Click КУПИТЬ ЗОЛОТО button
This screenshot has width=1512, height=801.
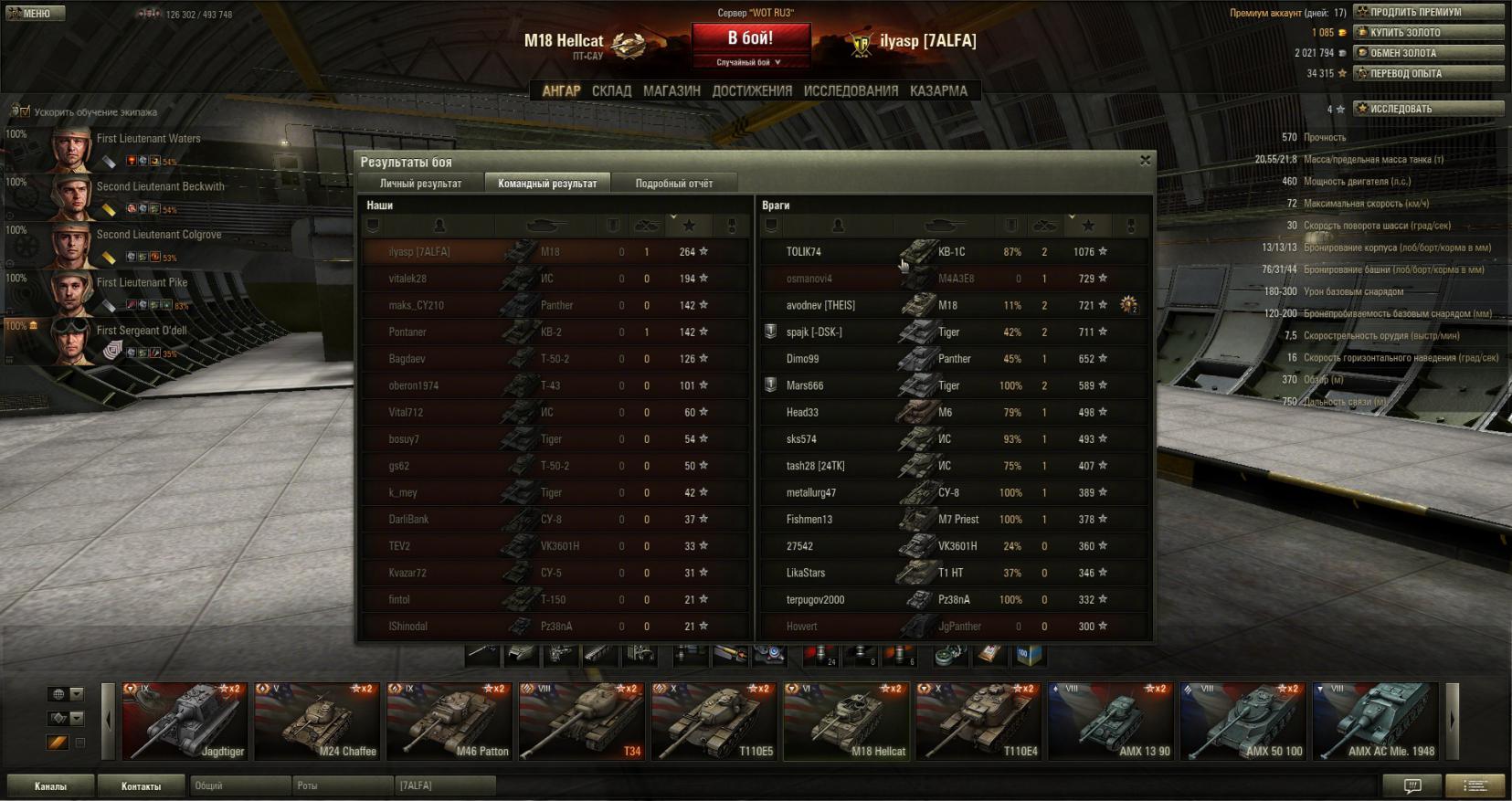point(1428,33)
